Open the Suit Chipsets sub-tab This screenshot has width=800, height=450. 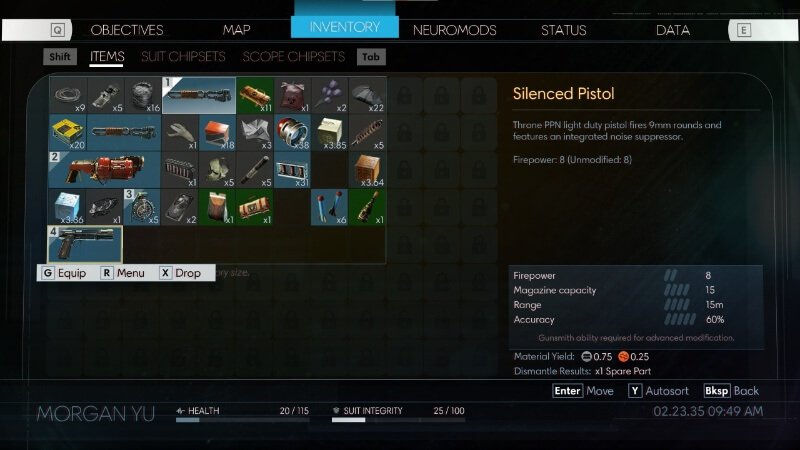point(183,57)
